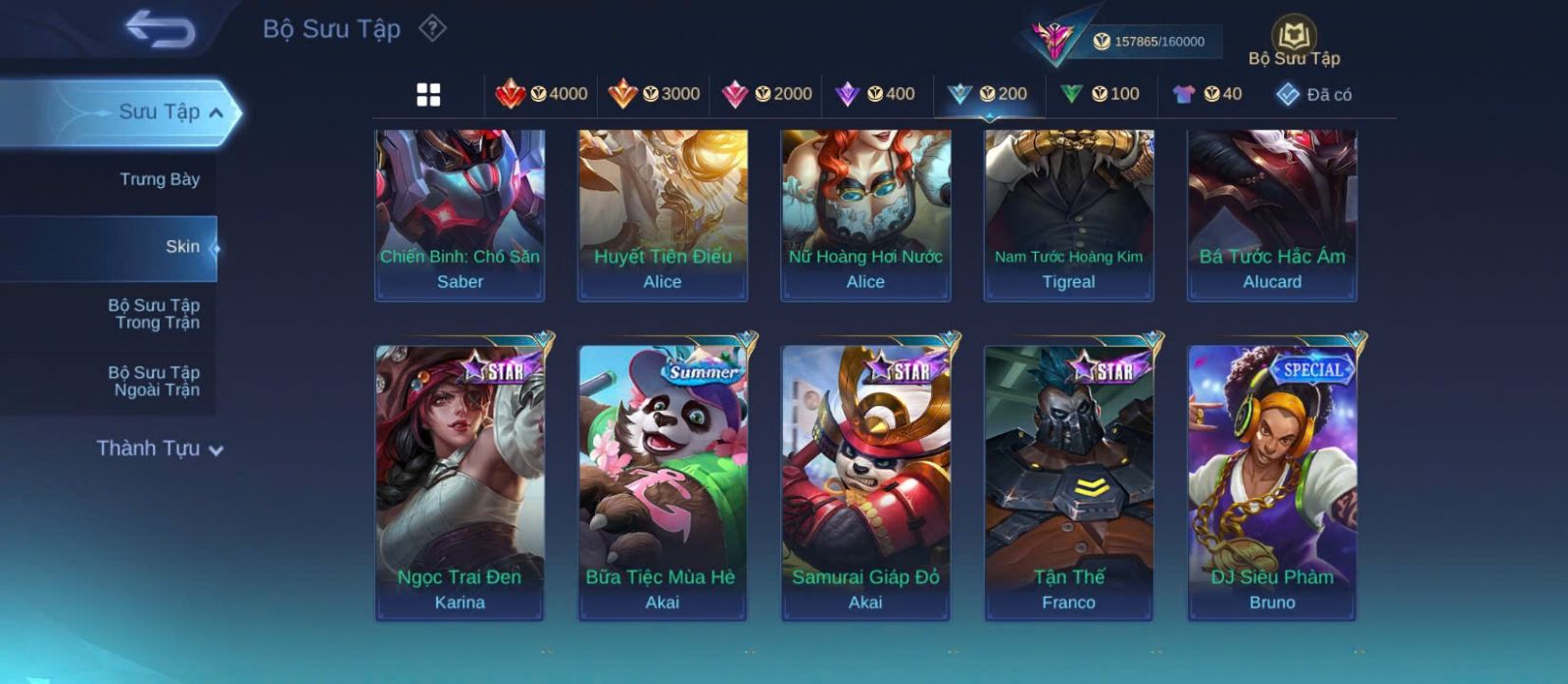Choose Franco's Tận Thế skin card
The height and width of the screenshot is (684, 1568).
[x=1068, y=482]
